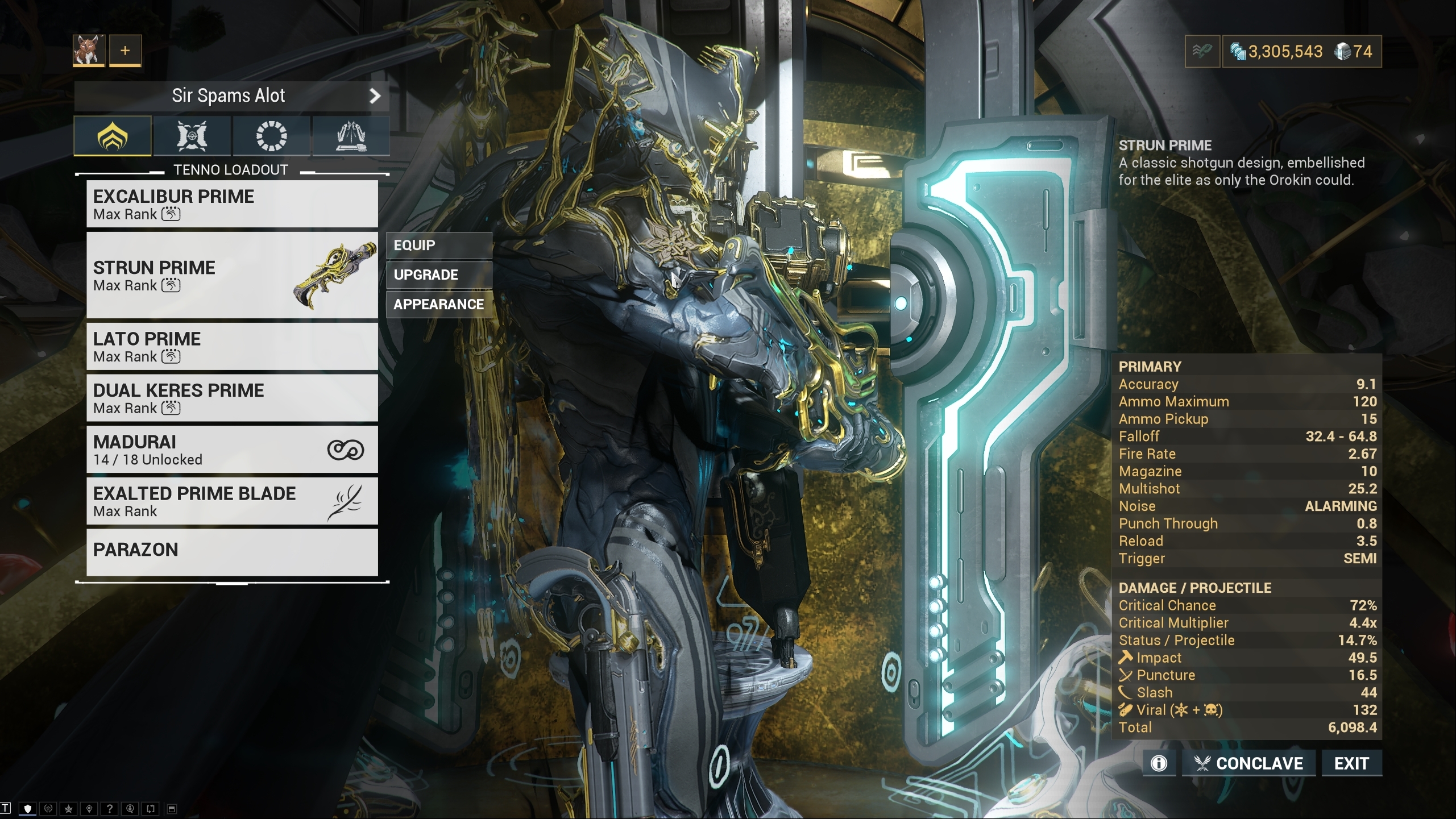Click the info icon beside the Conclave button
The height and width of the screenshot is (819, 1456).
click(x=1159, y=763)
